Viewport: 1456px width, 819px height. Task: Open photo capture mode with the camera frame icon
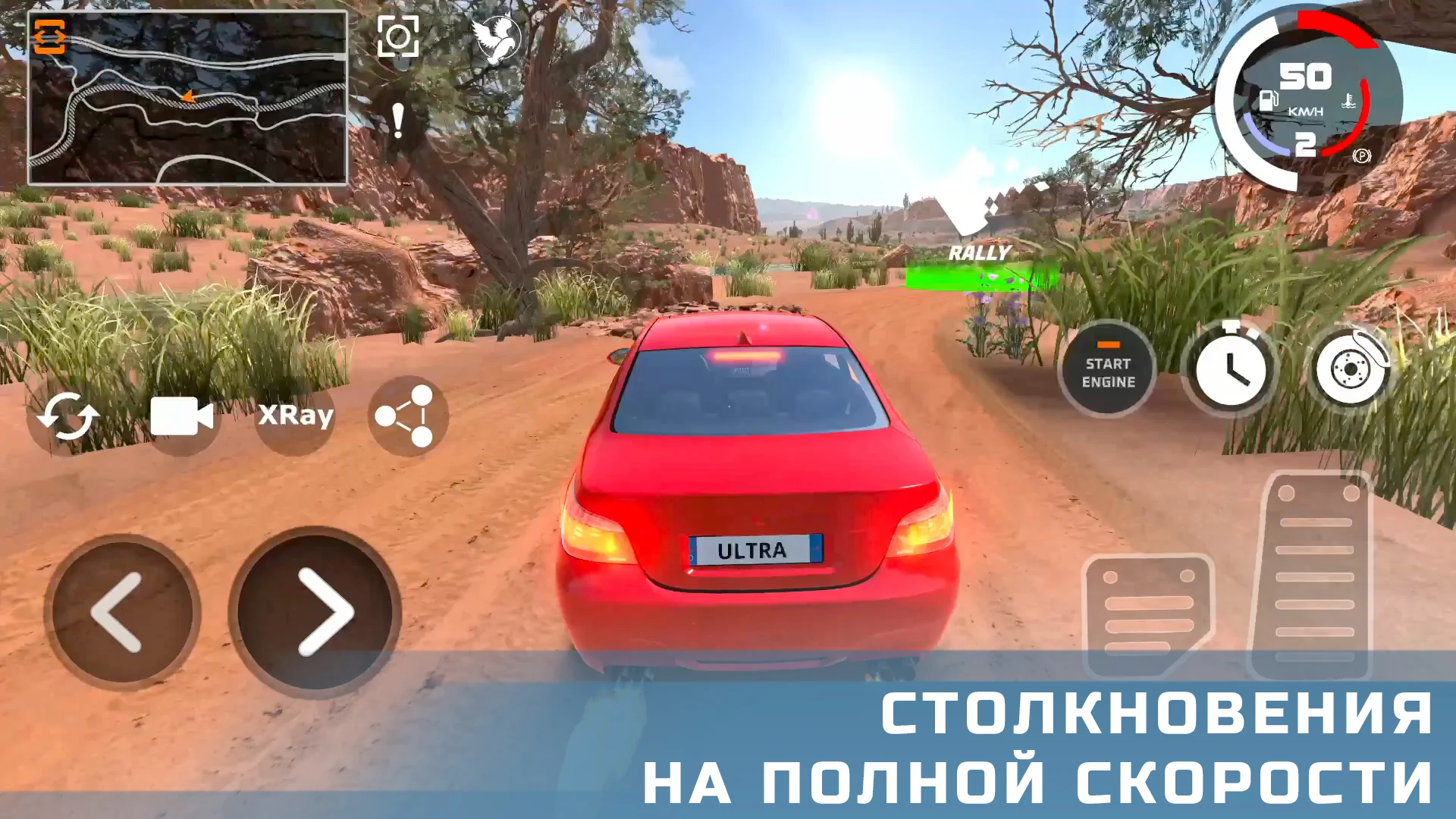[x=400, y=35]
